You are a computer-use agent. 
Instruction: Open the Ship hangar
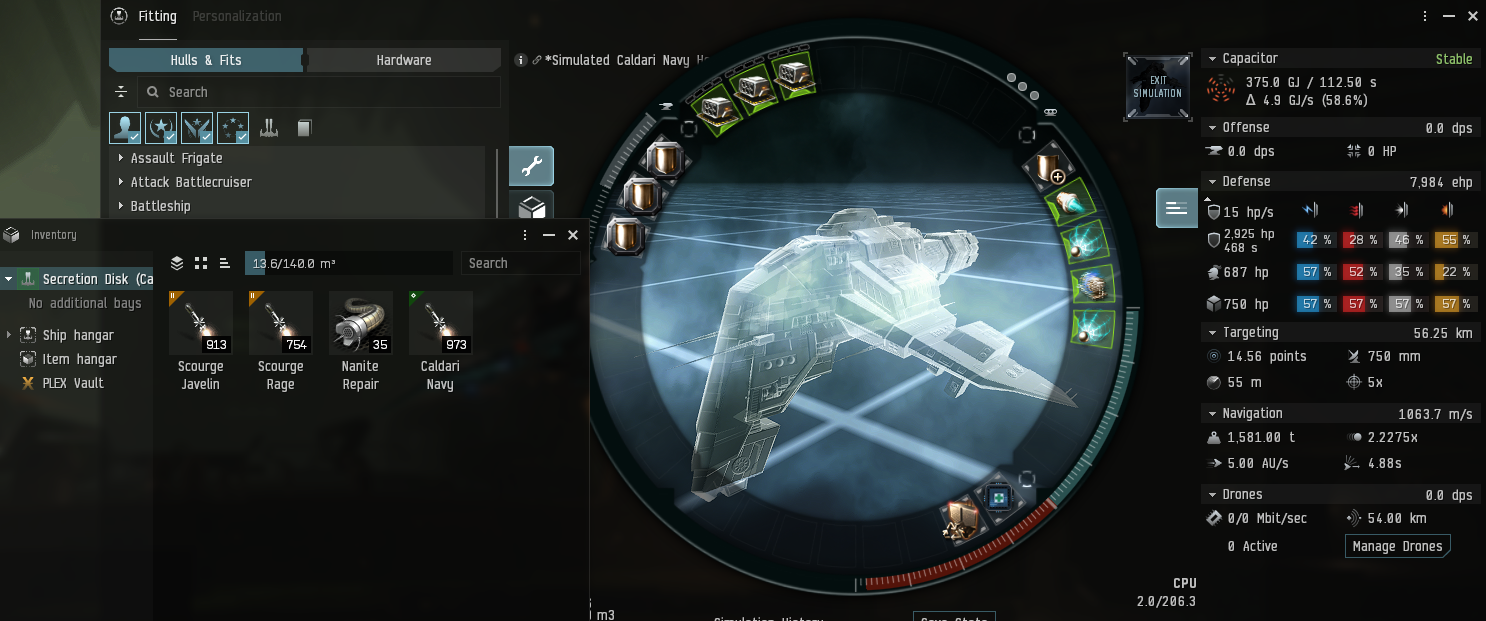[78, 335]
